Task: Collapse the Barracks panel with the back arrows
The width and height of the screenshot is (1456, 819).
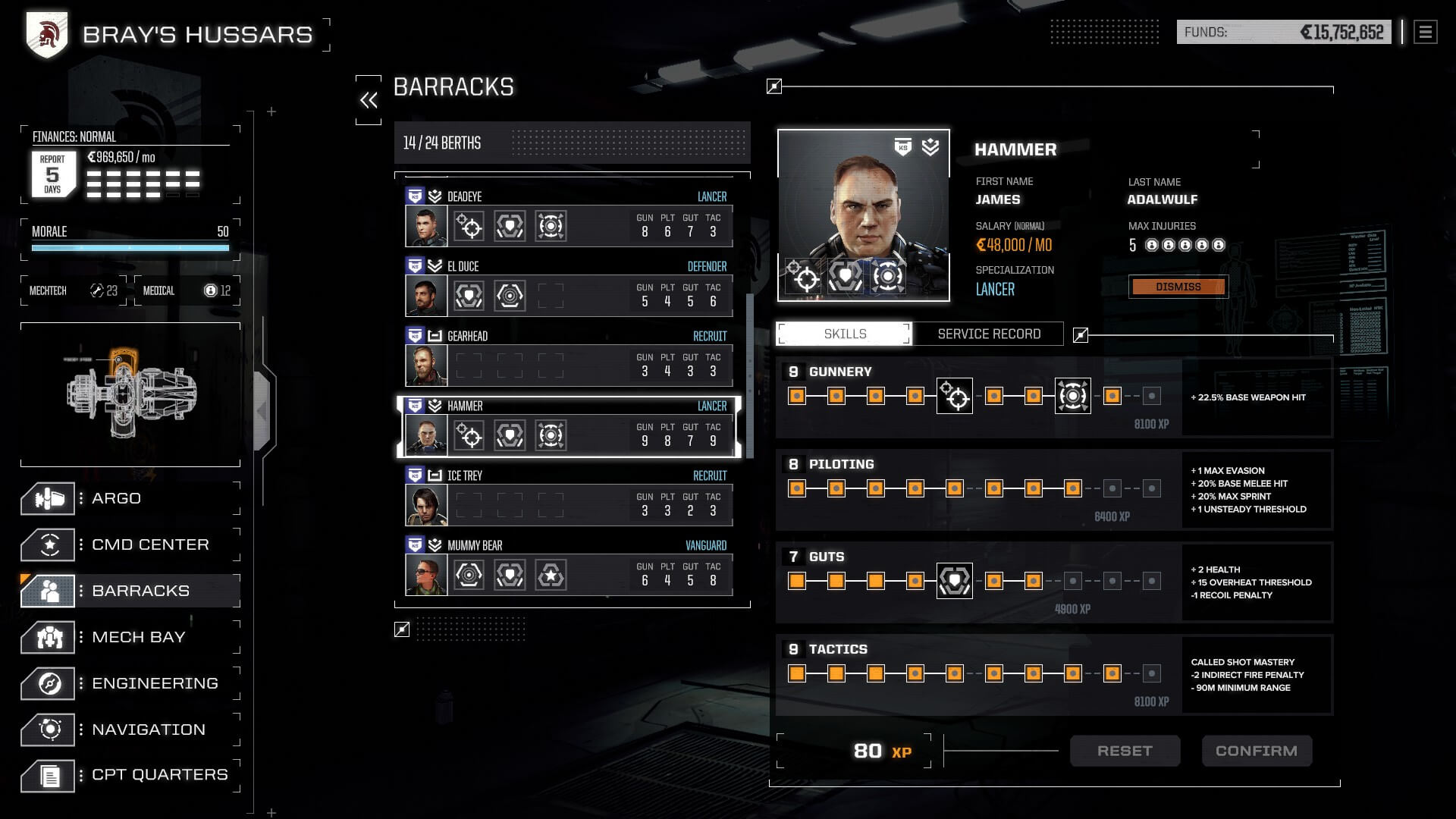Action: pos(369,100)
